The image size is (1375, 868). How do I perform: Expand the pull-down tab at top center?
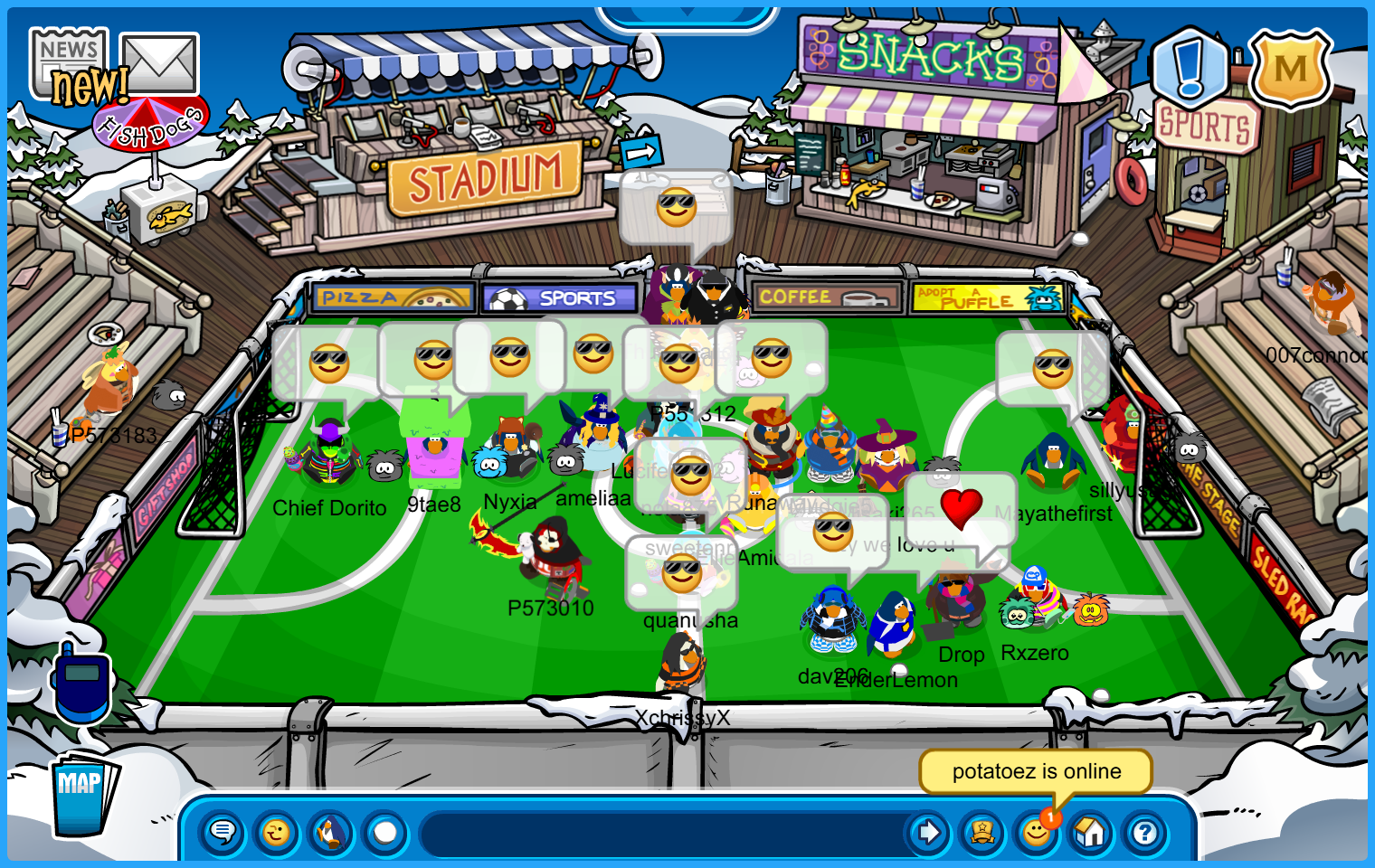687,14
